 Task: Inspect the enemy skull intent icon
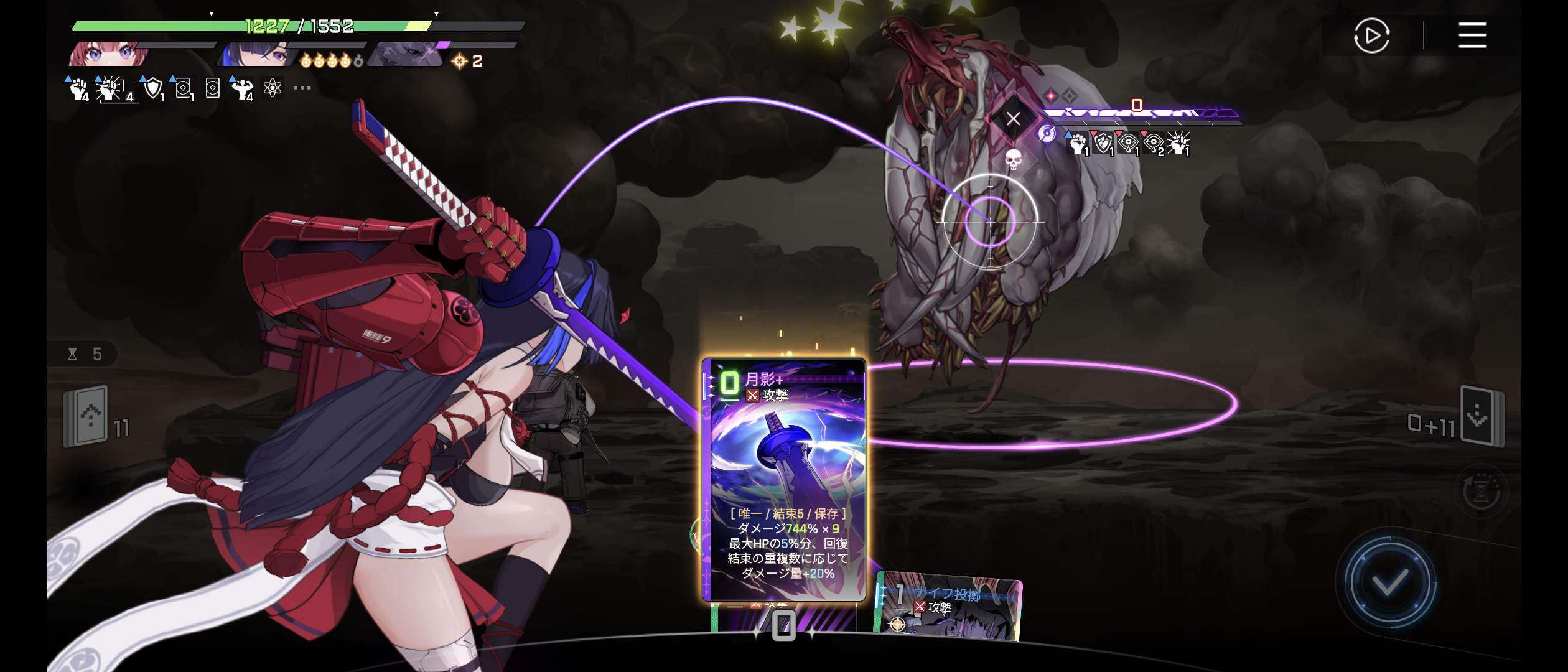click(x=1013, y=160)
